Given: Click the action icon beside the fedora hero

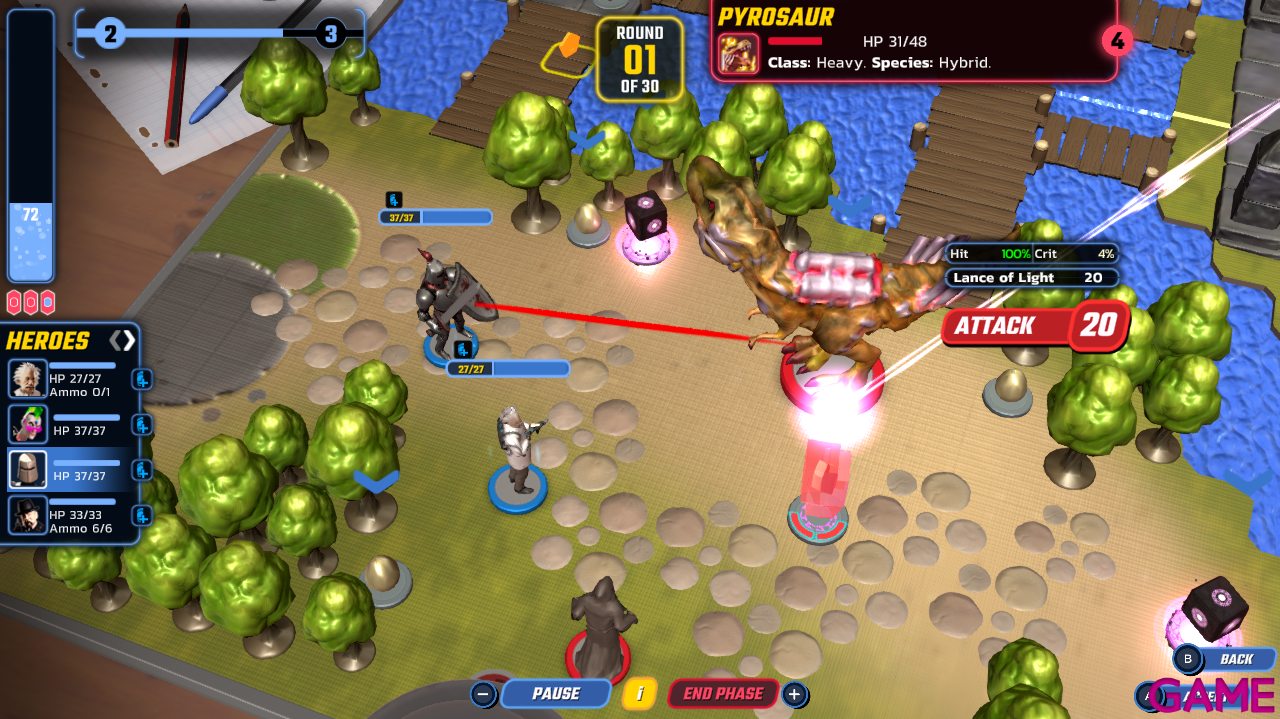Looking at the screenshot, I should 142,515.
